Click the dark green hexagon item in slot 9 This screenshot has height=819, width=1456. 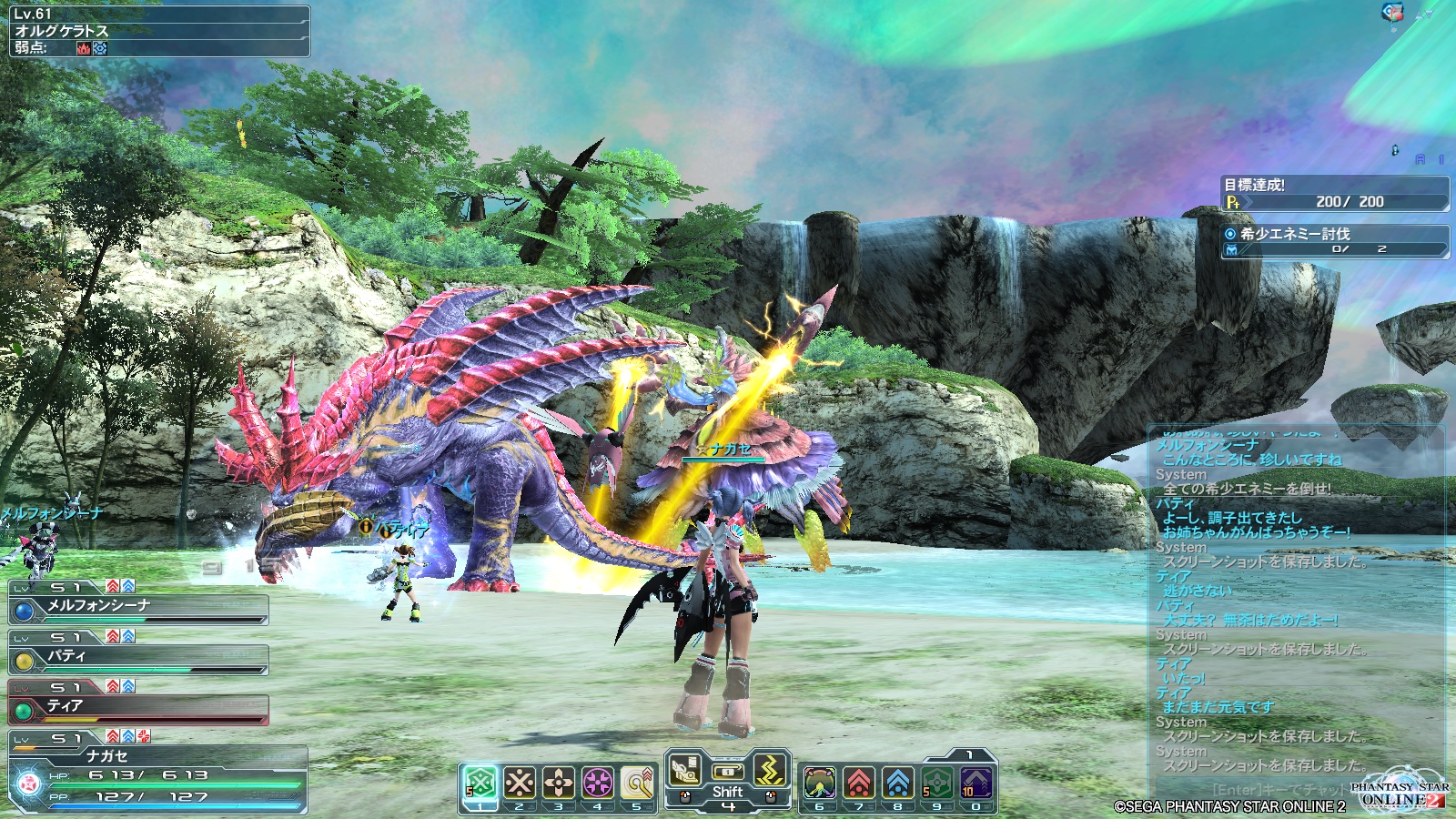pyautogui.click(x=936, y=783)
